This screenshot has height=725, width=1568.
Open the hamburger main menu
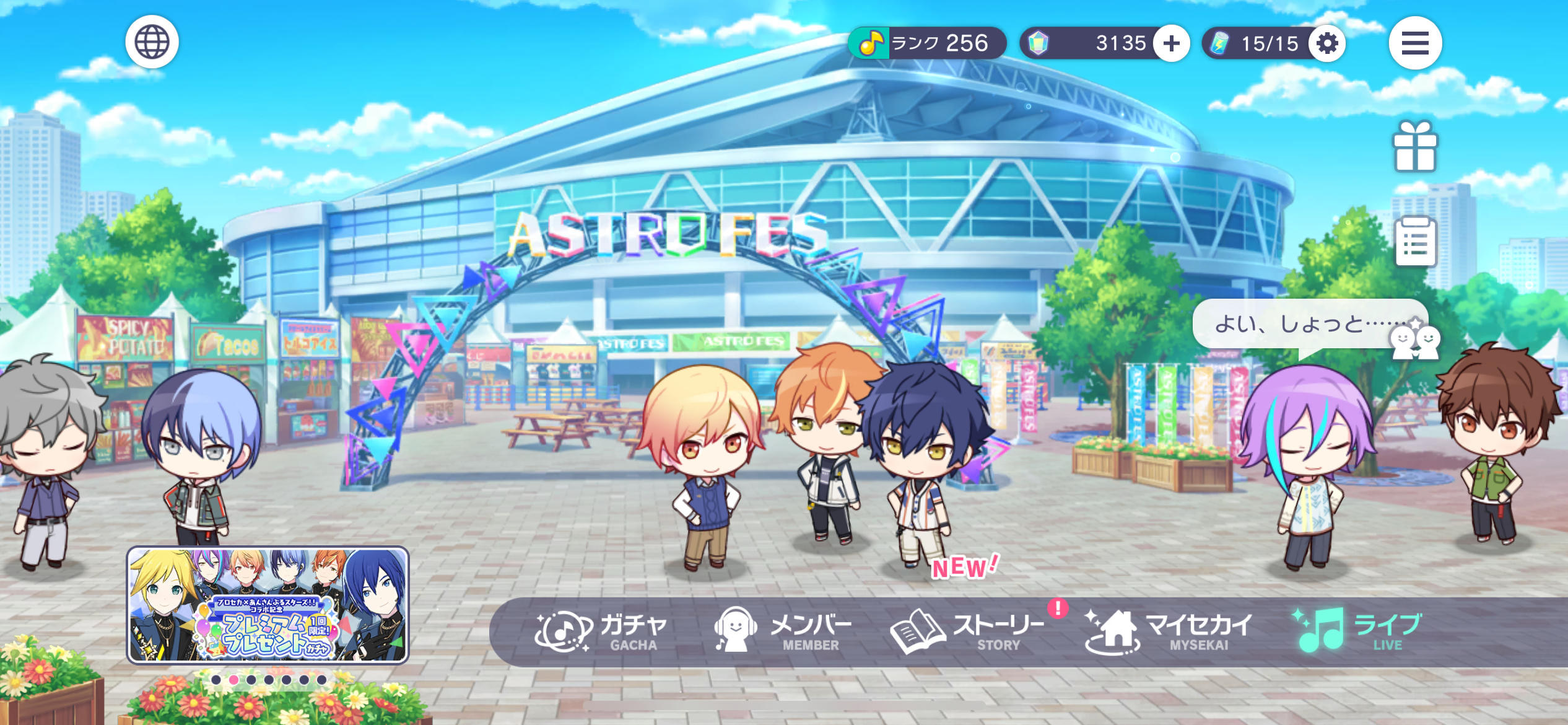(1414, 43)
